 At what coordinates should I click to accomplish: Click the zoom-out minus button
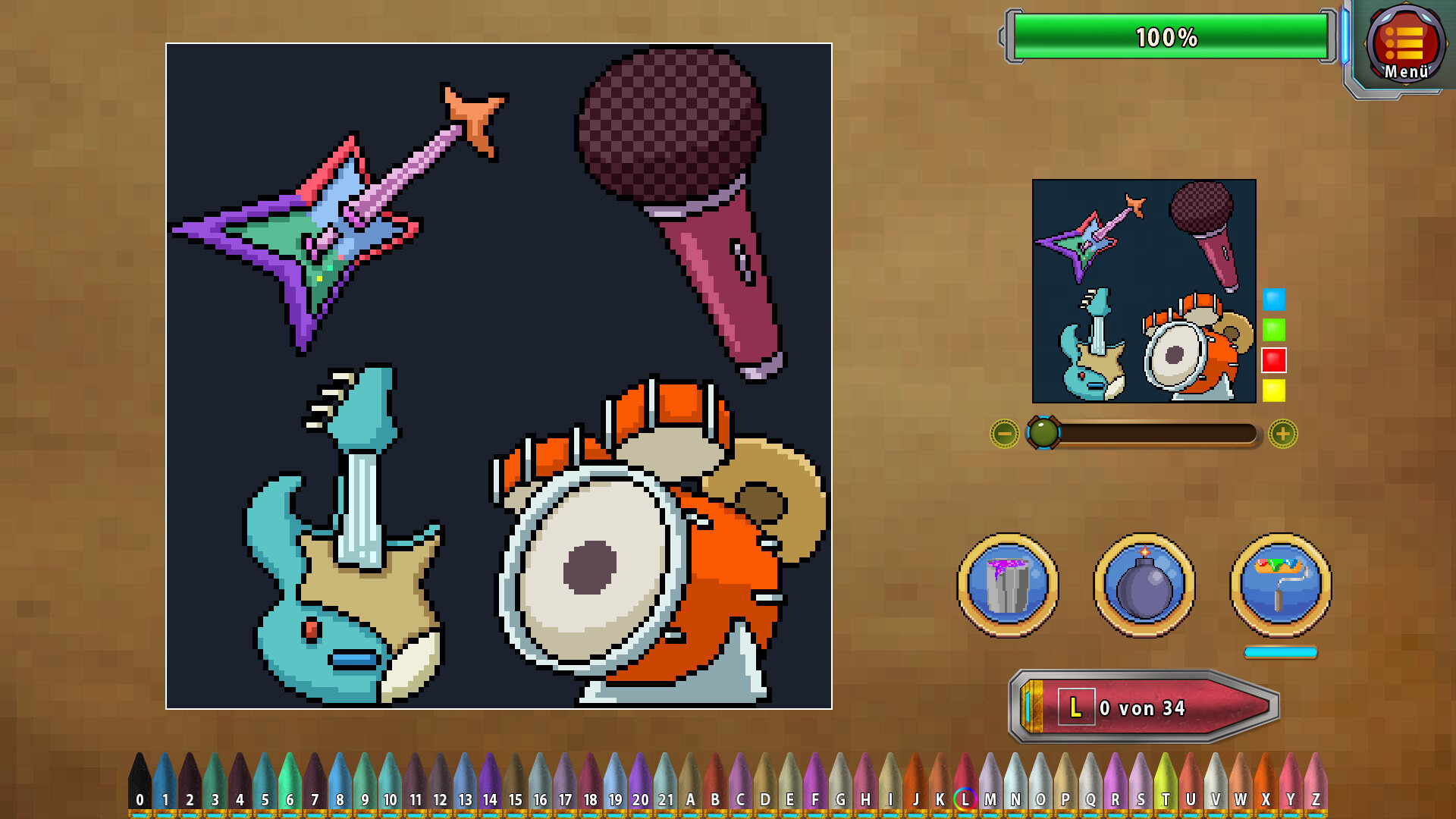(x=1005, y=435)
